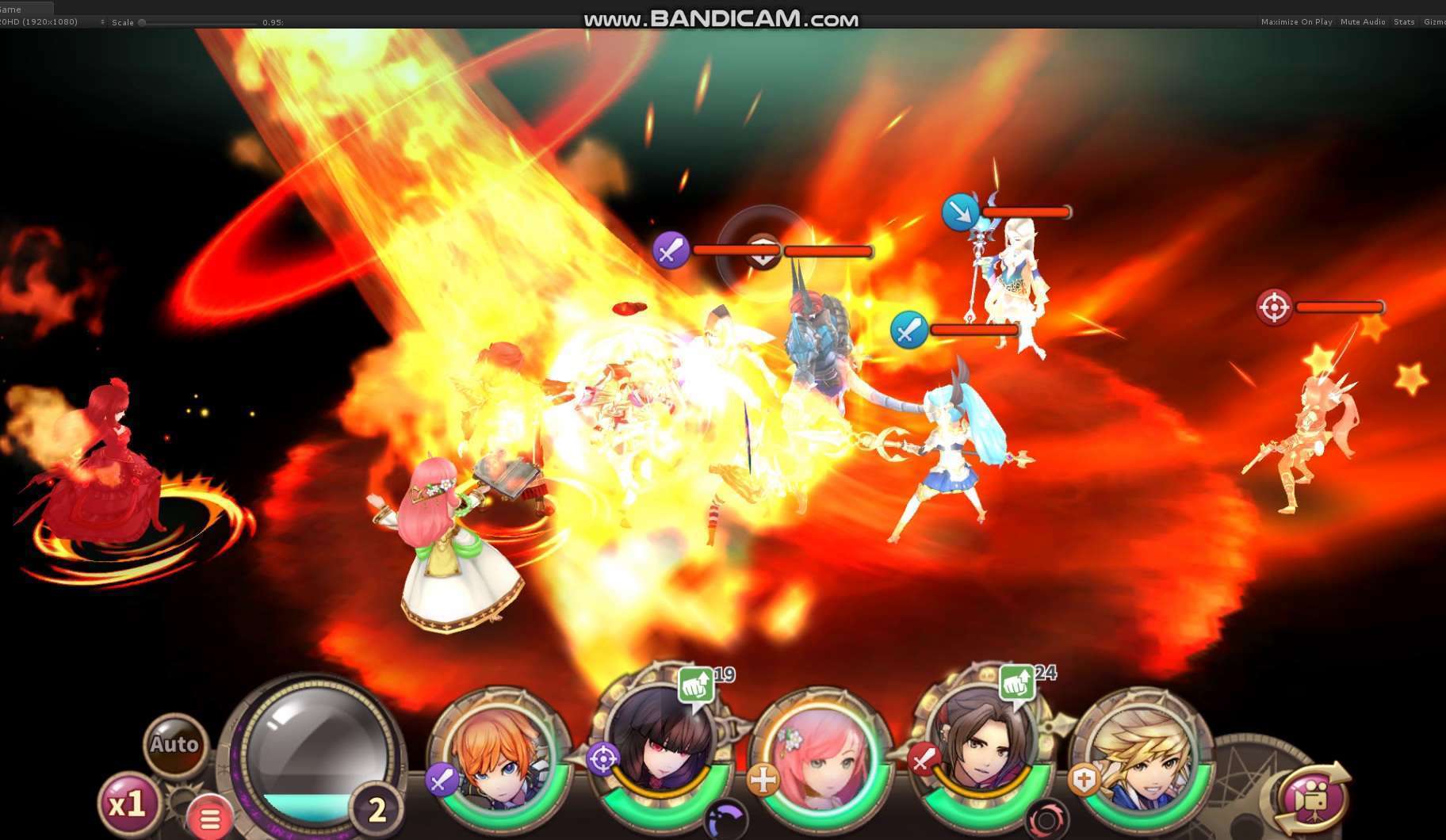
Task: Open the red pause menu button
Action: [x=209, y=819]
